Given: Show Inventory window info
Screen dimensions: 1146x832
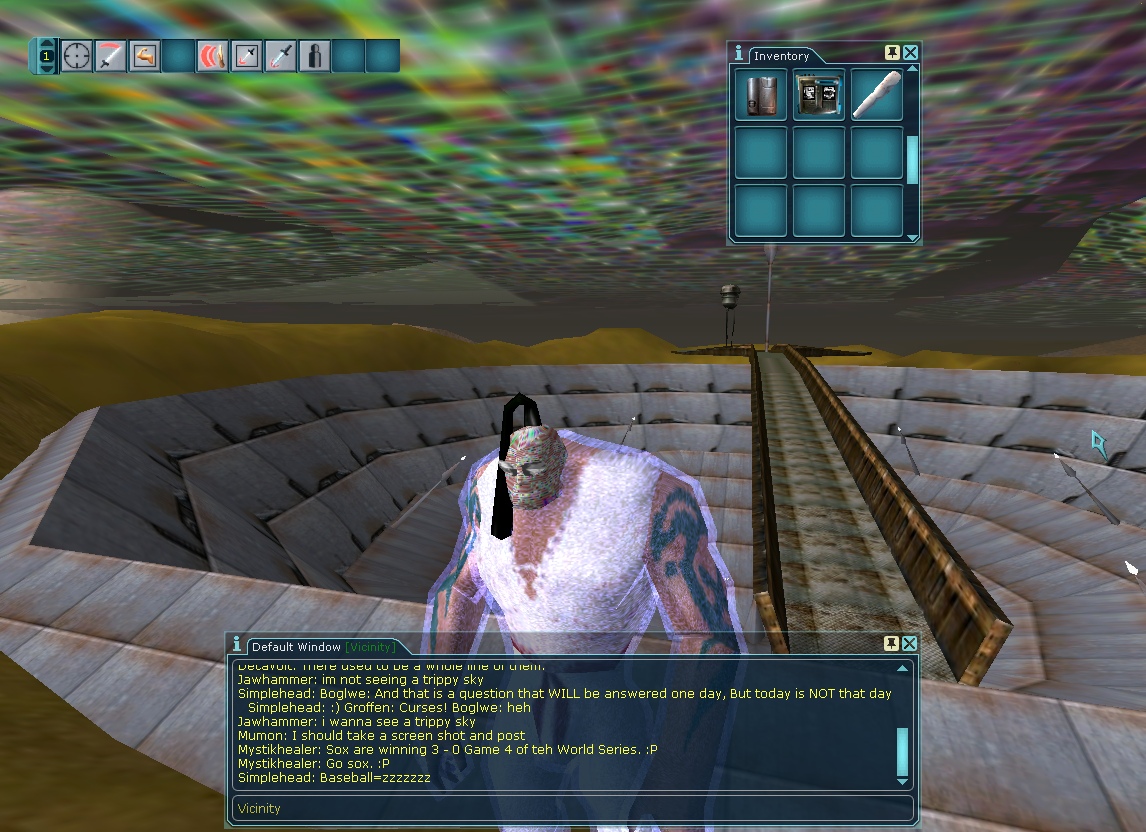Looking at the screenshot, I should [738, 54].
